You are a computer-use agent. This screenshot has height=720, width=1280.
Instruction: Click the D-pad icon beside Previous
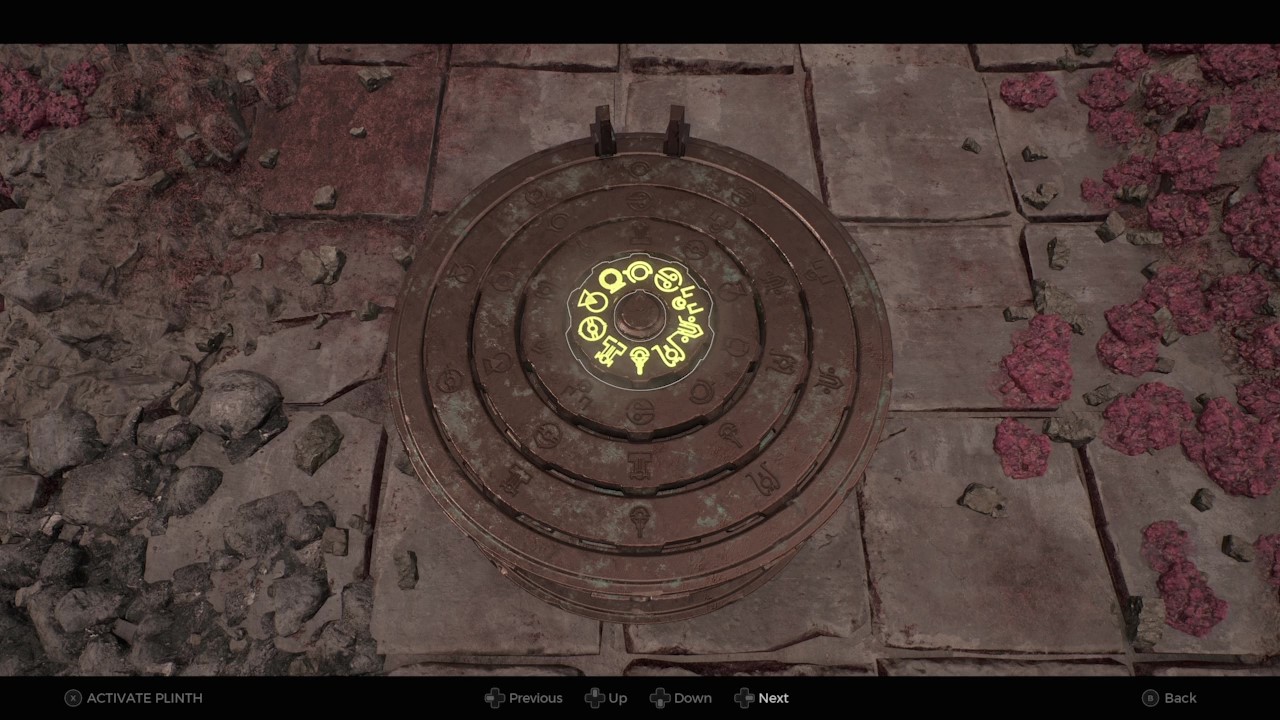pos(495,698)
